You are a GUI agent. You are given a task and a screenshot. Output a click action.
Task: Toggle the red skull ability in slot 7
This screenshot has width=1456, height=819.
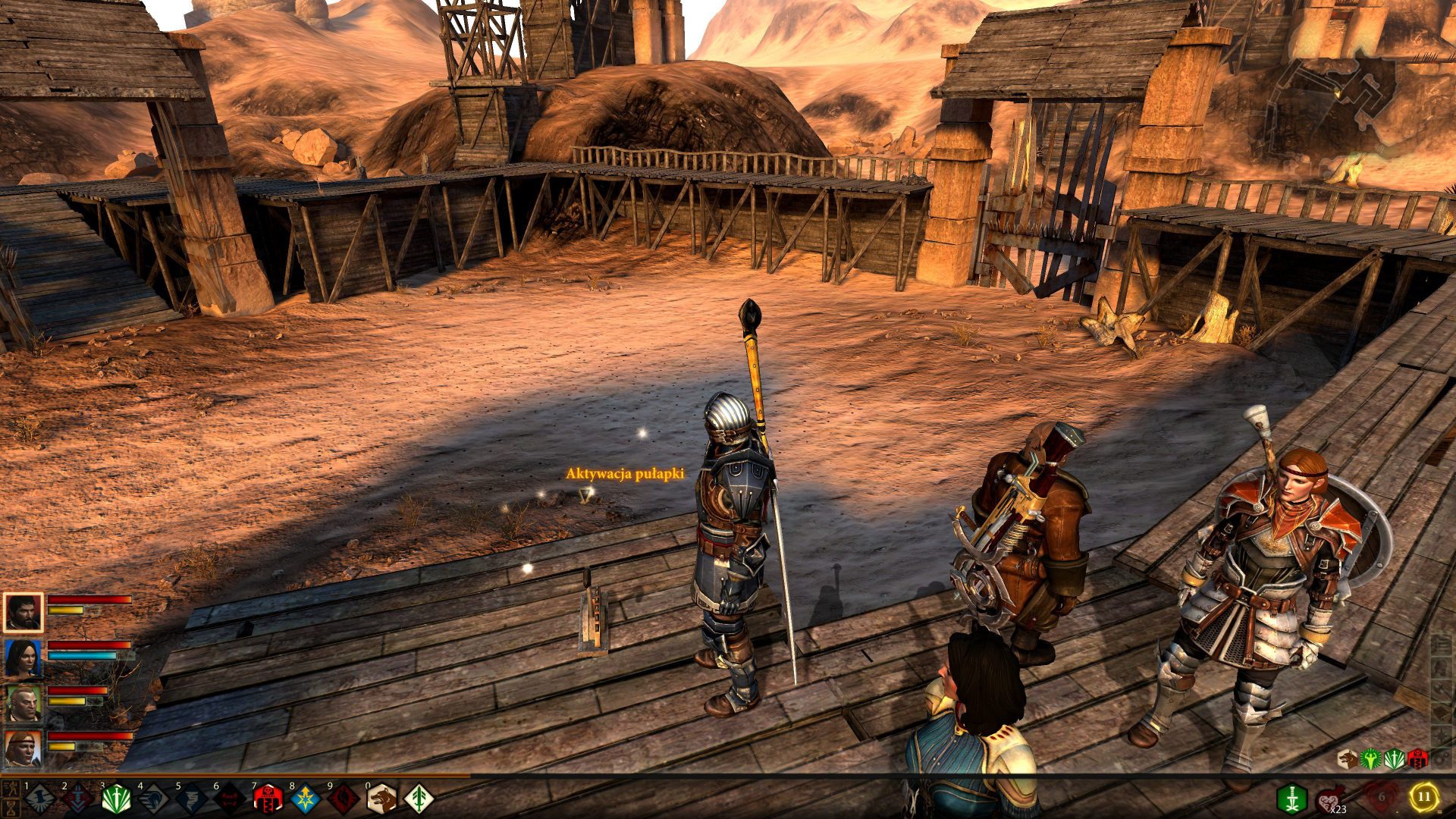pyautogui.click(x=267, y=799)
